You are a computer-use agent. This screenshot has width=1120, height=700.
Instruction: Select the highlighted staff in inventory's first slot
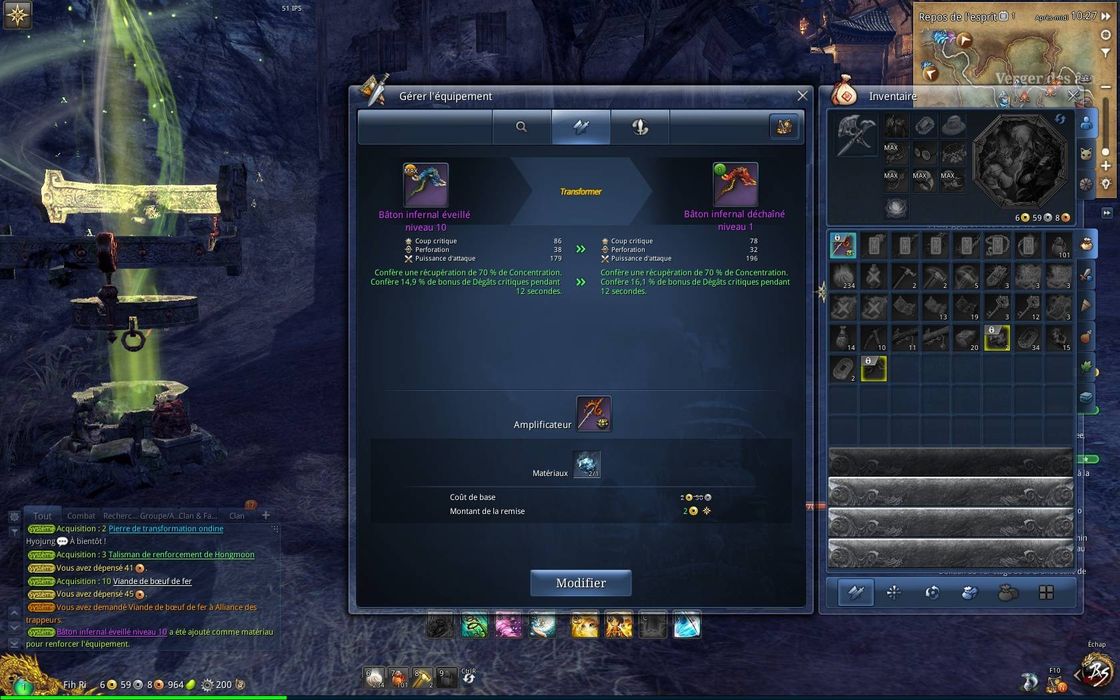point(843,246)
